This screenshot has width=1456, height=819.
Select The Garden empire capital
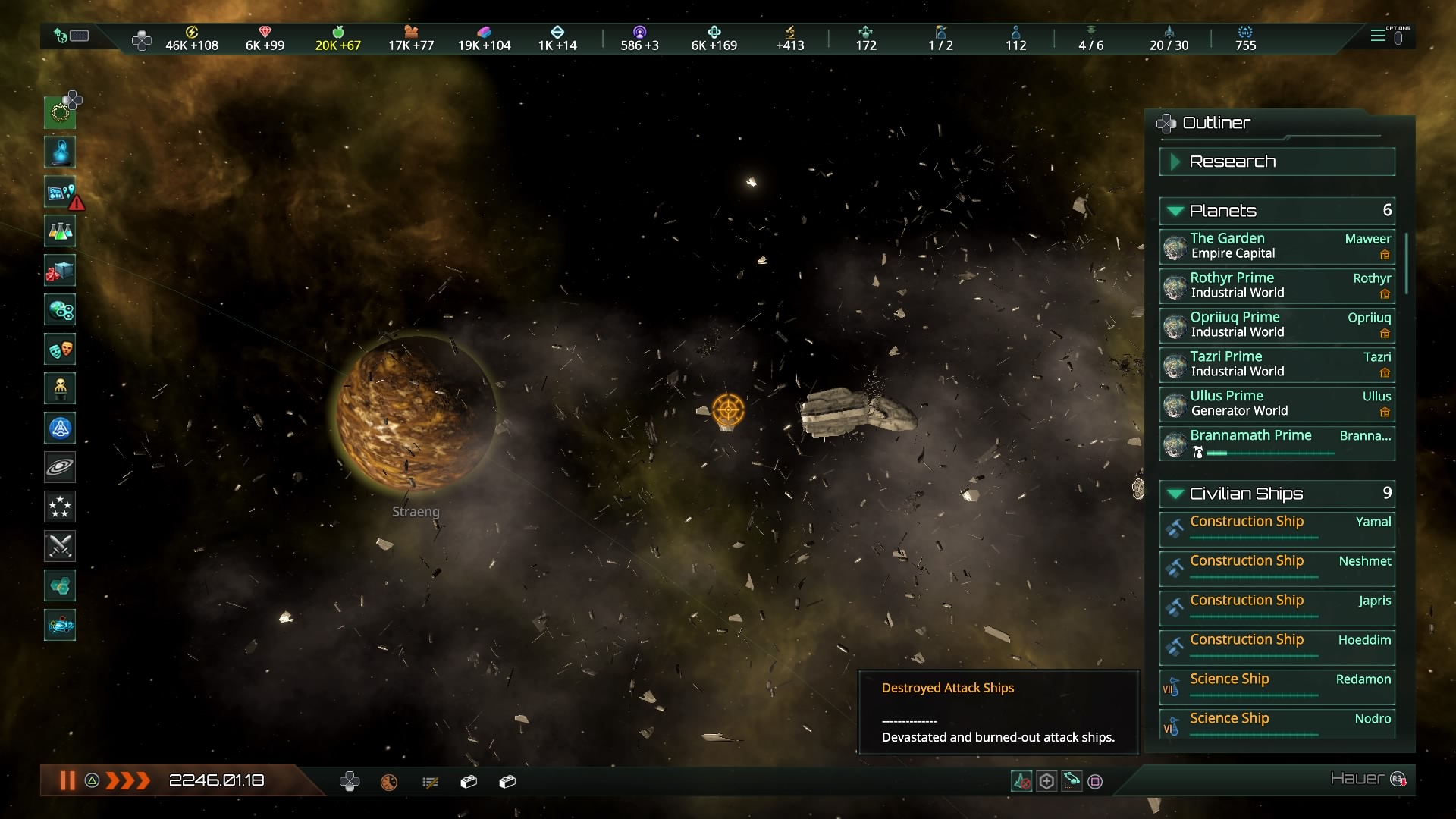point(1277,246)
